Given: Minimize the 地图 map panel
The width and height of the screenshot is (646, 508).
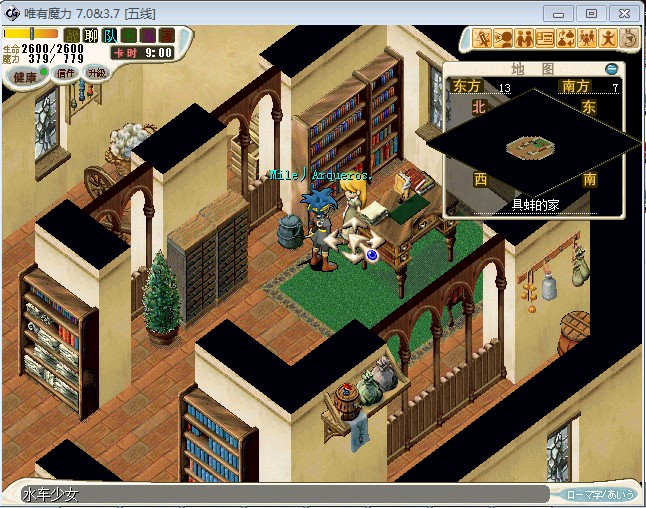Looking at the screenshot, I should pos(612,69).
